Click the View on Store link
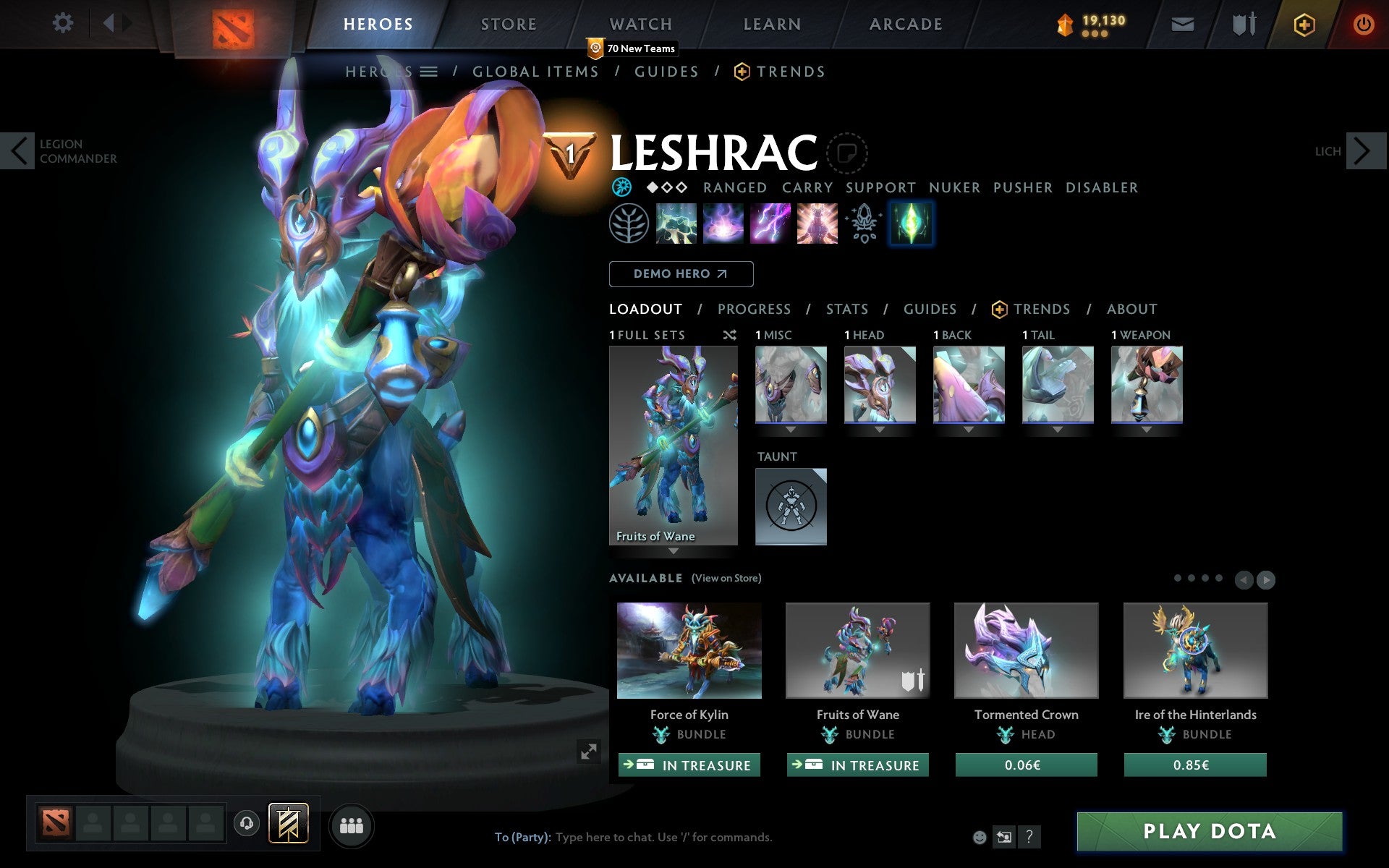 tap(726, 578)
